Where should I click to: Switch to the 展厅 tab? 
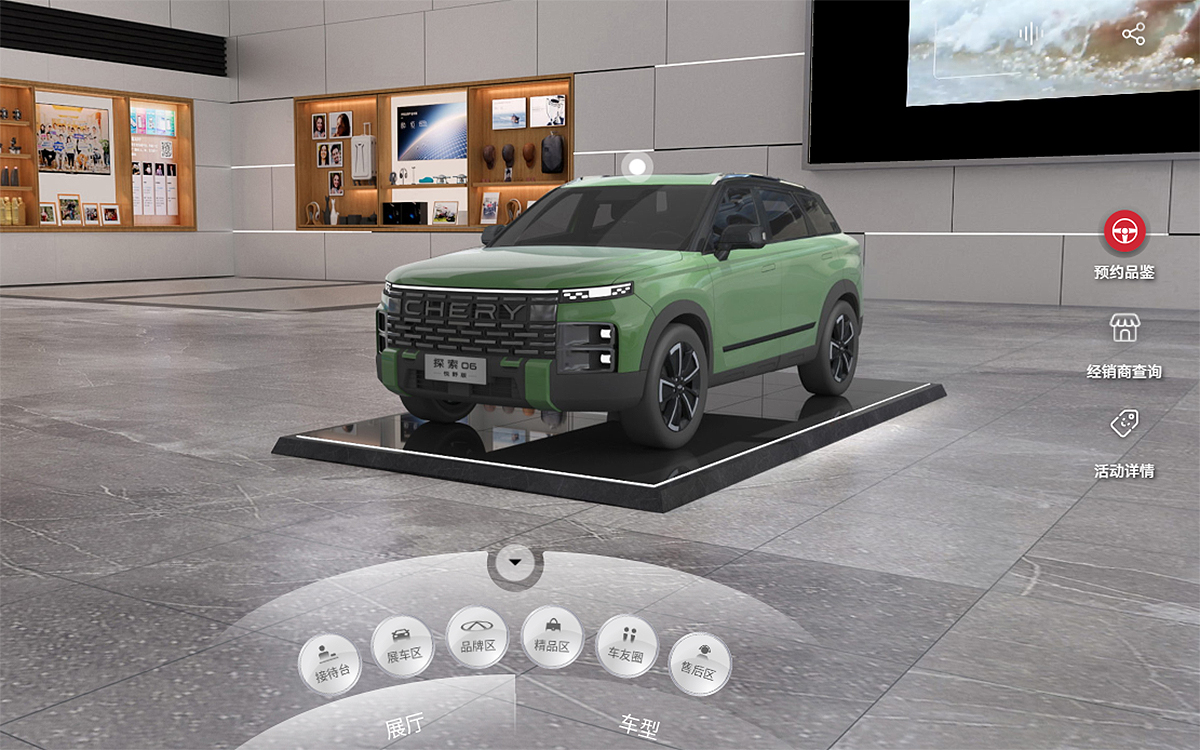(403, 727)
